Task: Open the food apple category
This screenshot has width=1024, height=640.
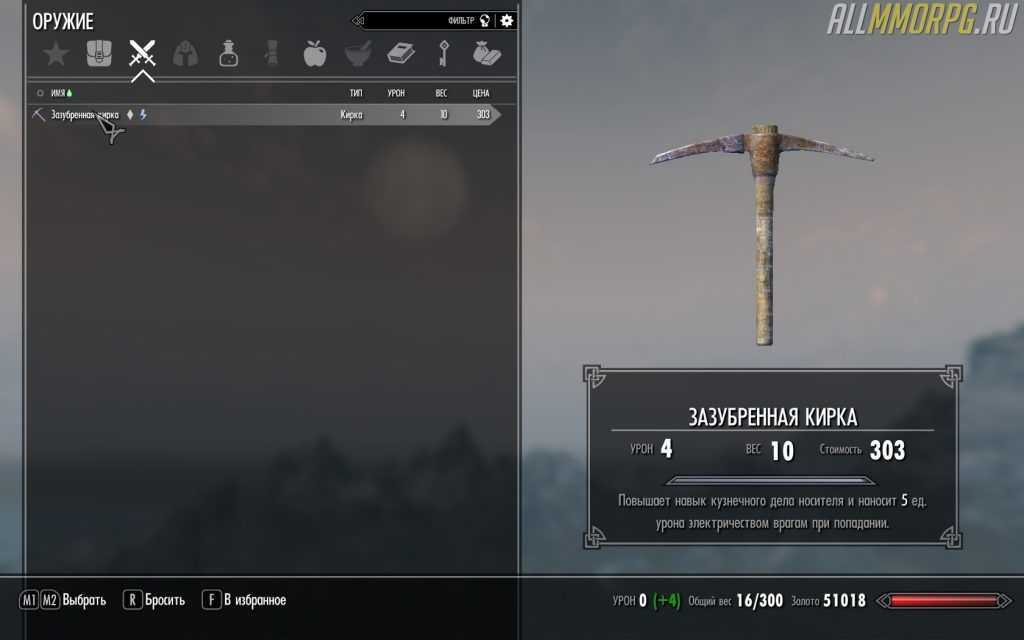Action: point(314,53)
